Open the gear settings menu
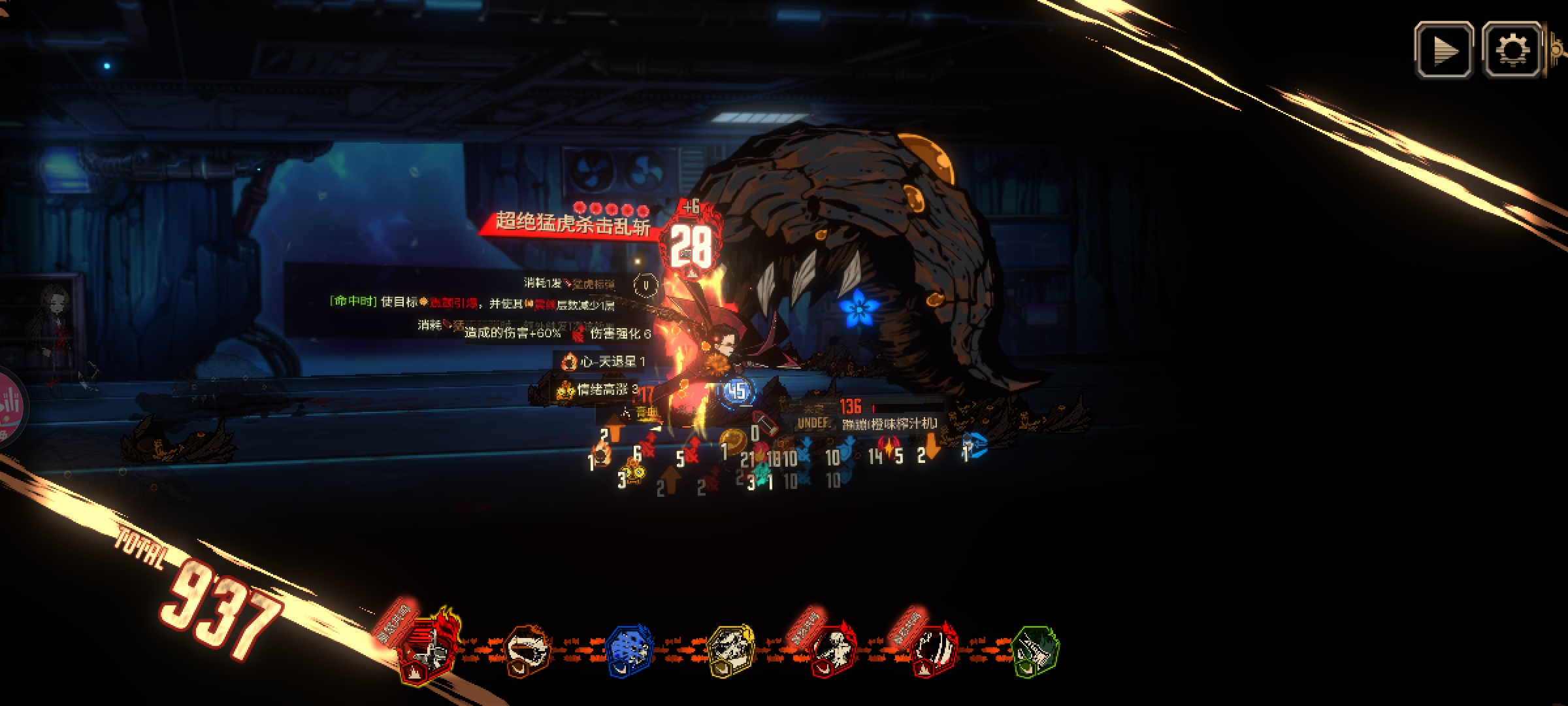 [x=1512, y=50]
